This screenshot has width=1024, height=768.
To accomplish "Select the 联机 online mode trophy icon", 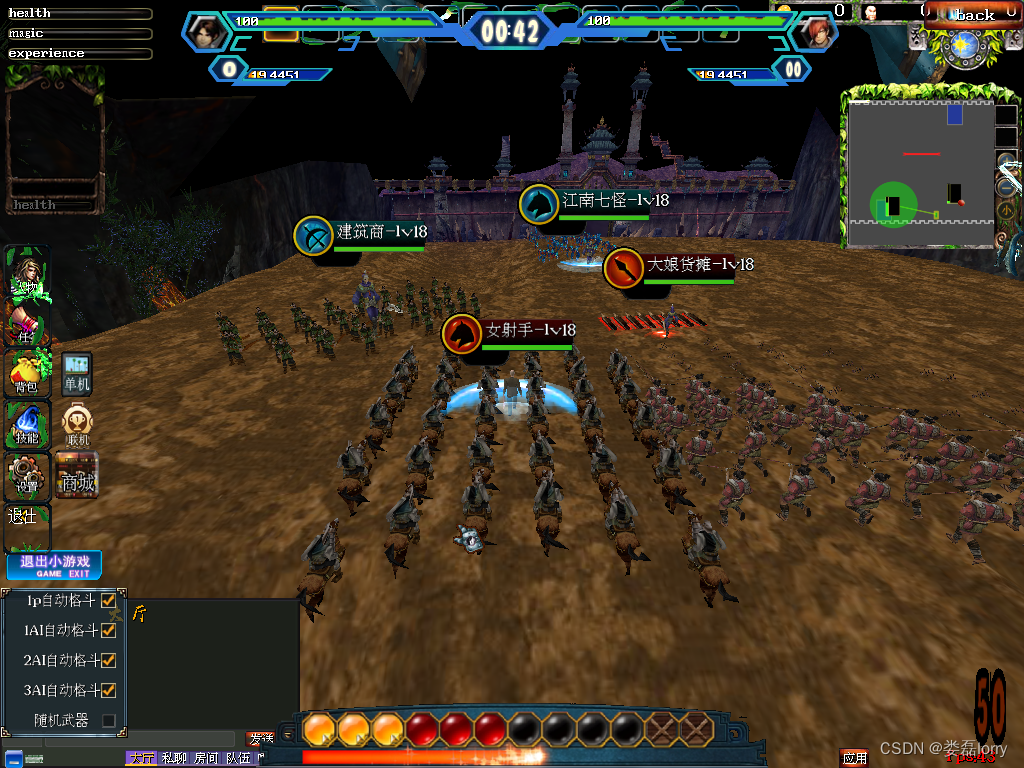I will pos(77,425).
